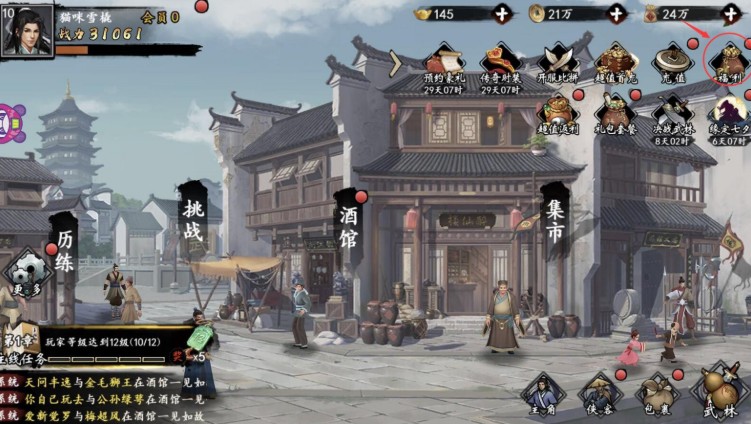Open the 礼包套餐 gift pack icon
This screenshot has width=751, height=424.
(x=616, y=114)
